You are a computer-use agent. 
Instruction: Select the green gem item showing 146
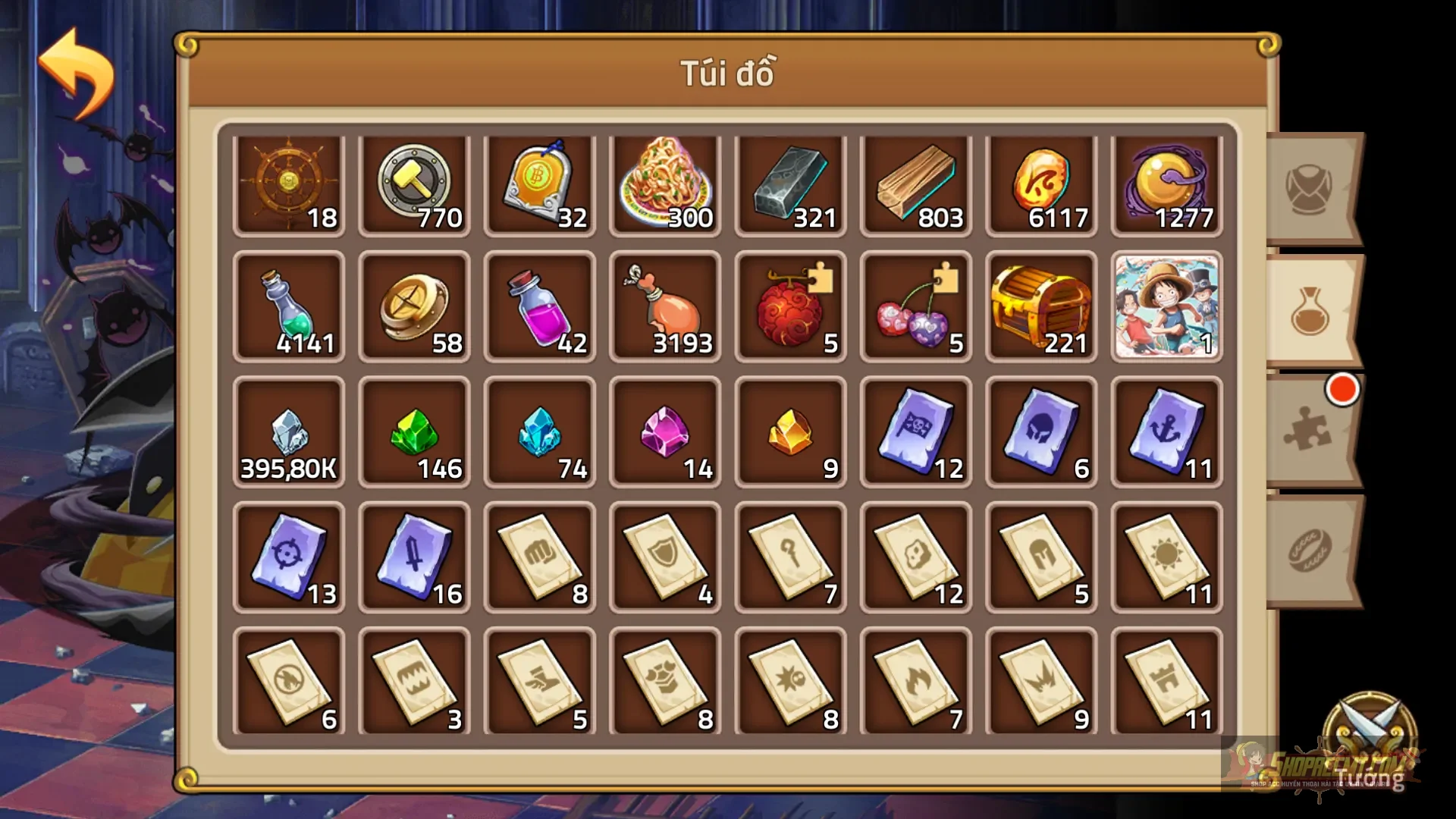pos(414,432)
